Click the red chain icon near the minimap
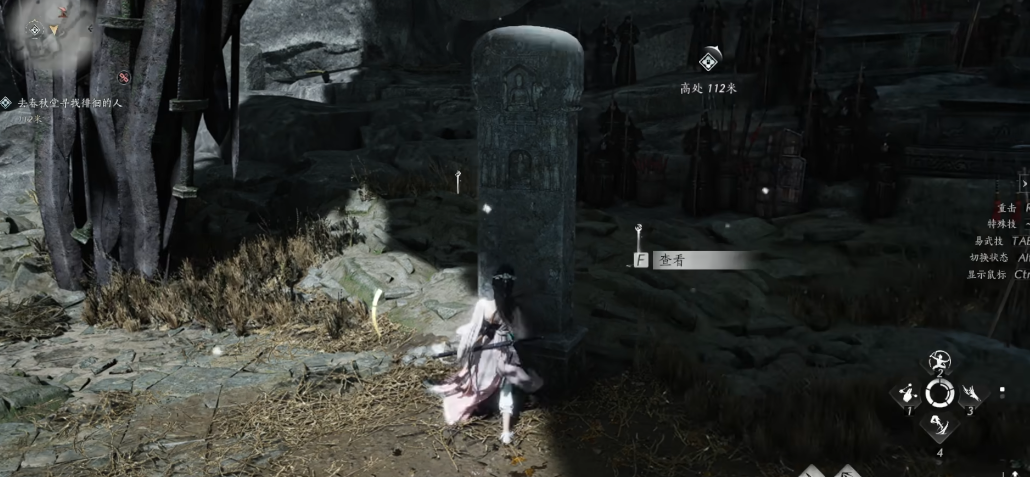The width and height of the screenshot is (1030, 477). coord(124,77)
